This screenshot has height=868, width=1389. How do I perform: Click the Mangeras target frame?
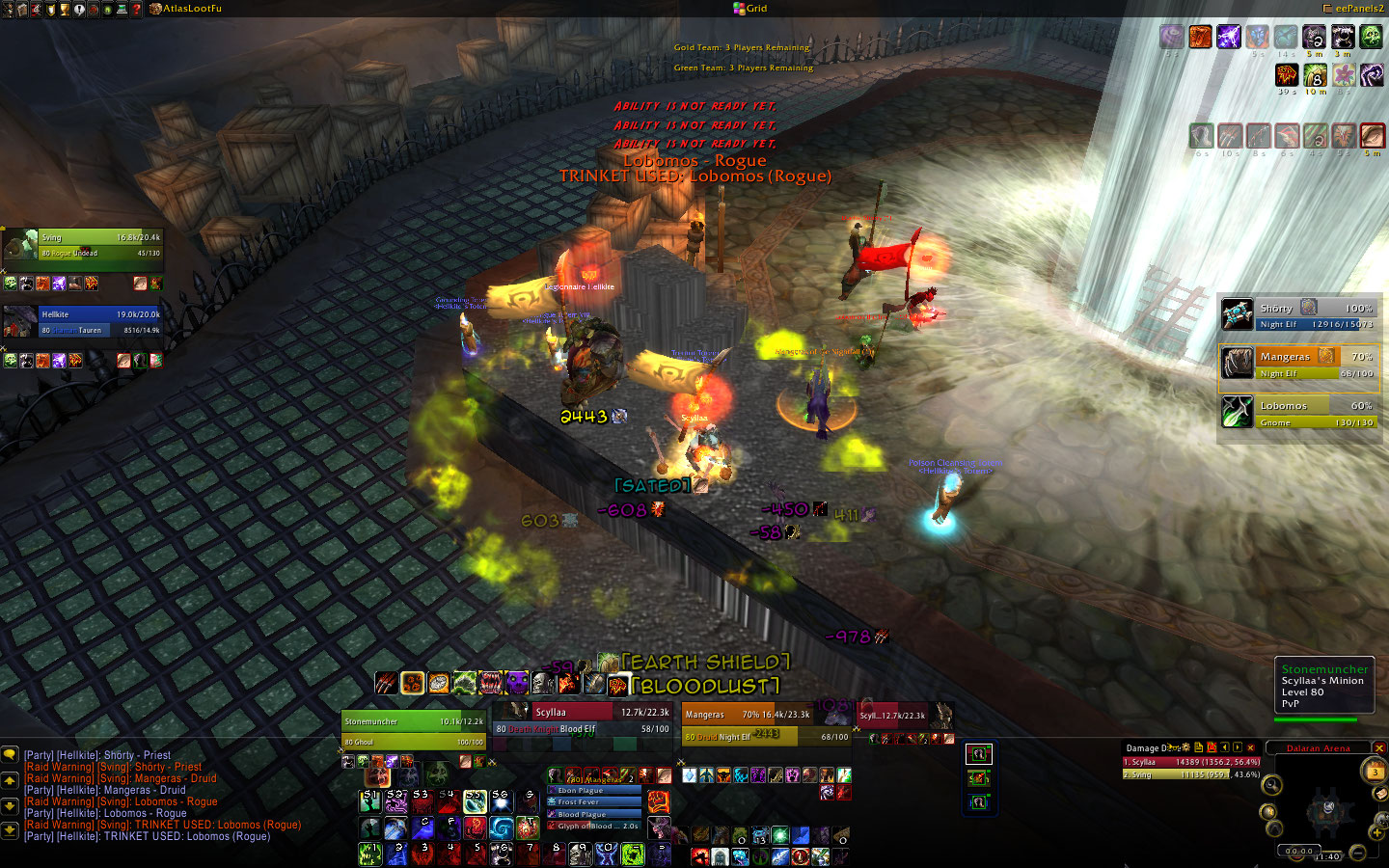[762, 723]
